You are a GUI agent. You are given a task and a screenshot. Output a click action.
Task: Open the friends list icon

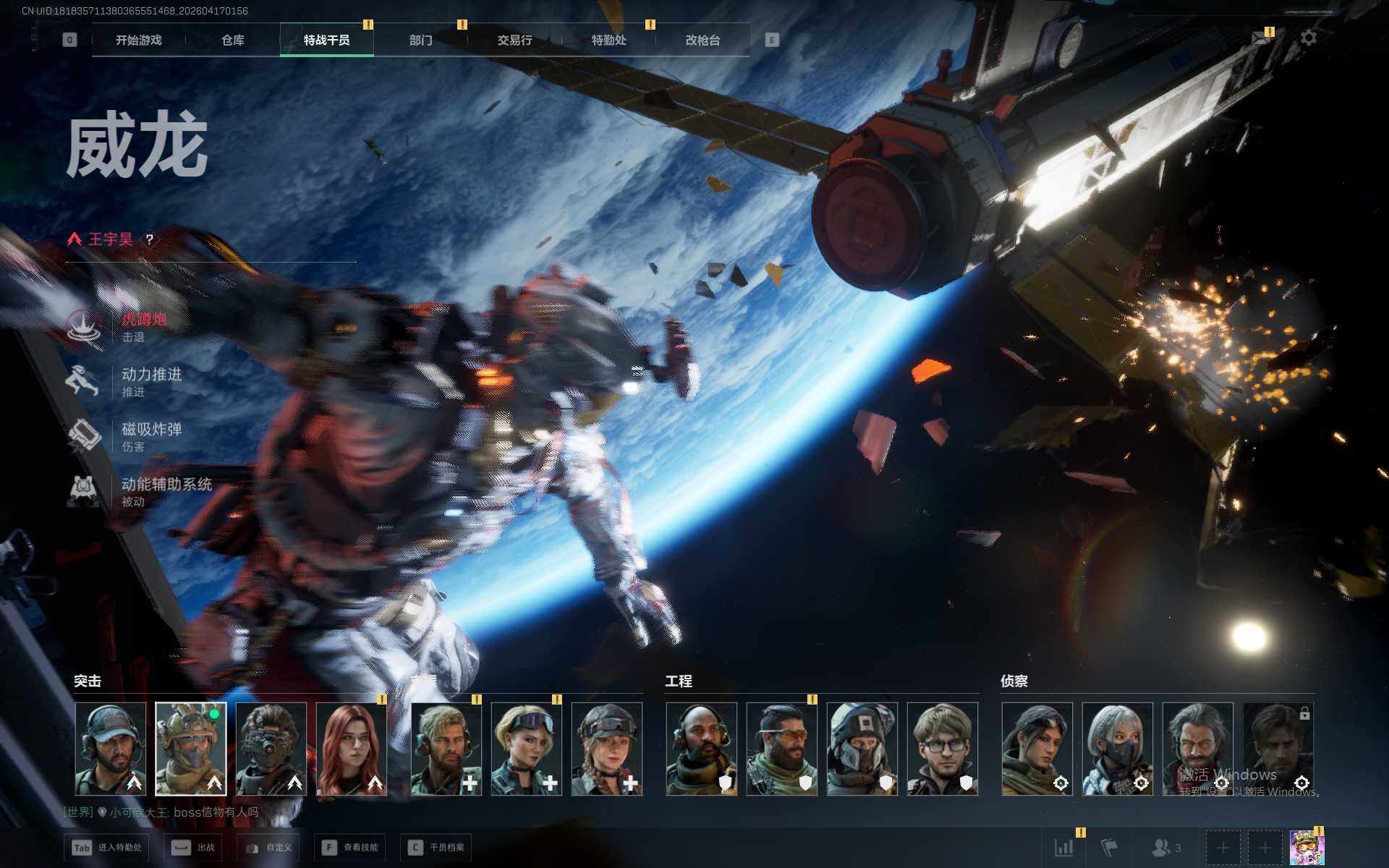pos(1165,847)
